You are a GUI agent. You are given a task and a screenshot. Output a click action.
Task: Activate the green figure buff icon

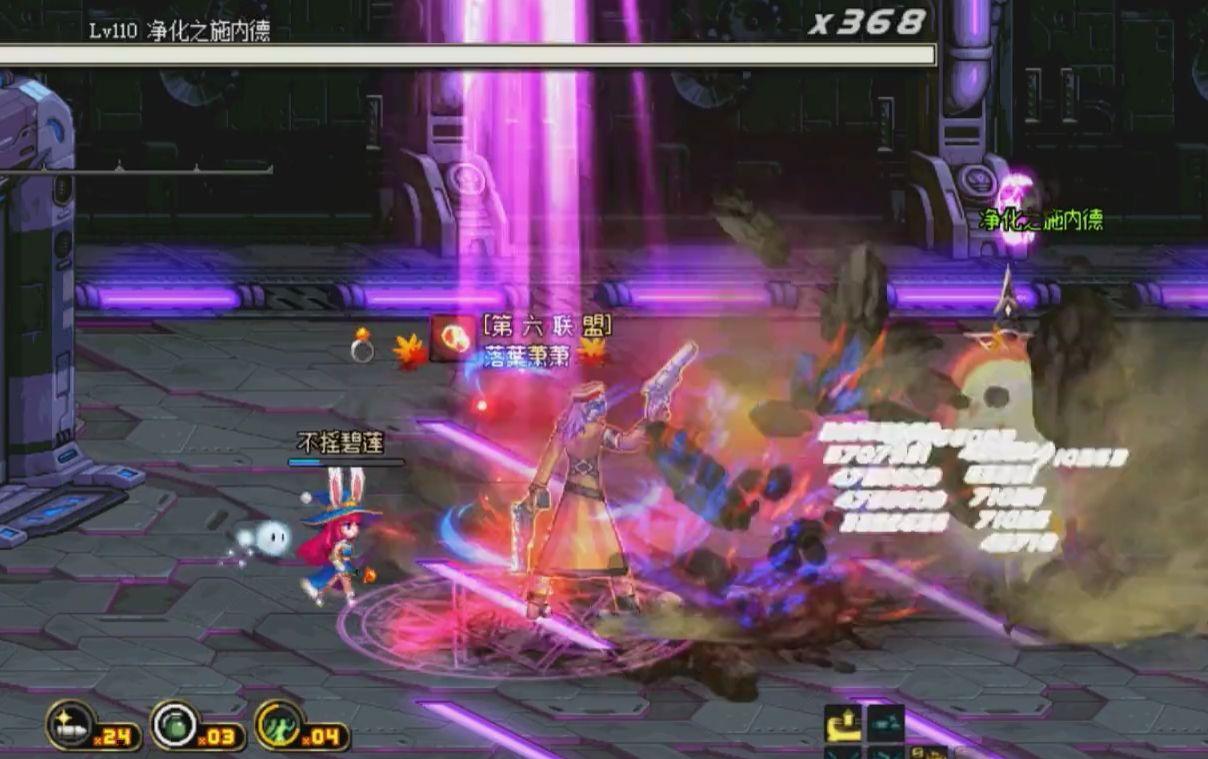click(x=279, y=724)
